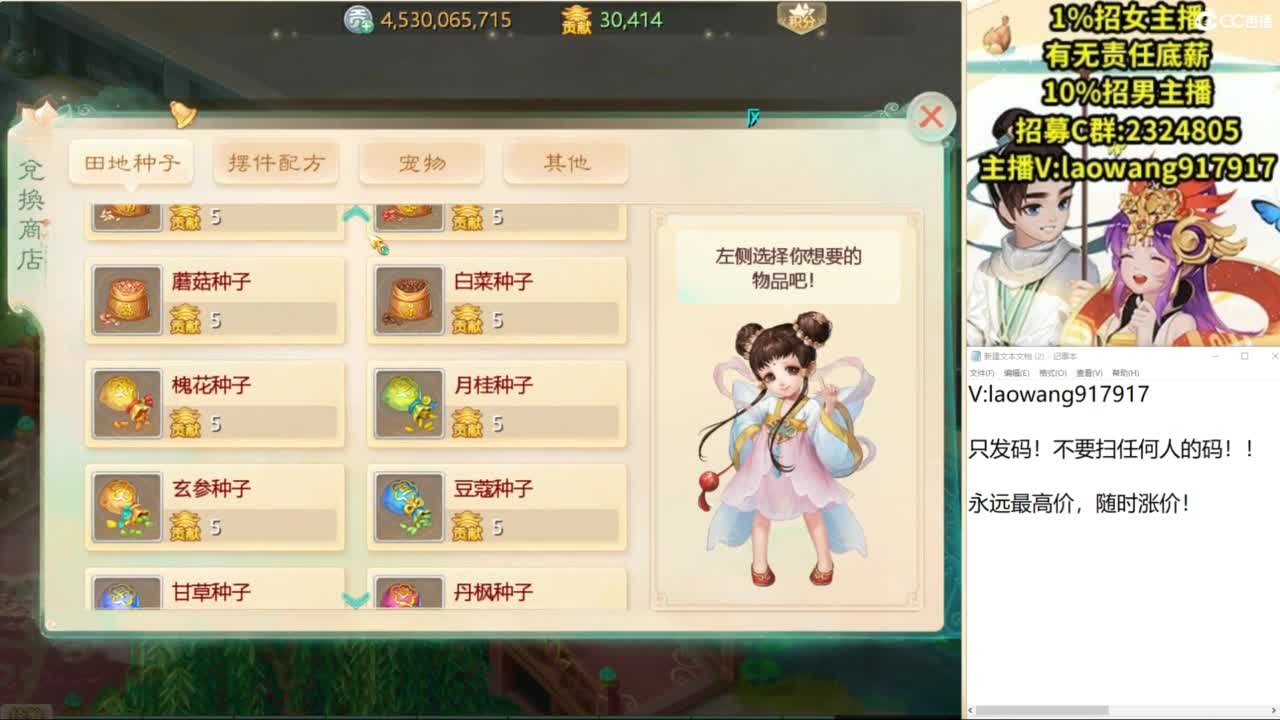1280x720 pixels.
Task: Click the 丹枫种子 seed item icon
Action: [408, 595]
